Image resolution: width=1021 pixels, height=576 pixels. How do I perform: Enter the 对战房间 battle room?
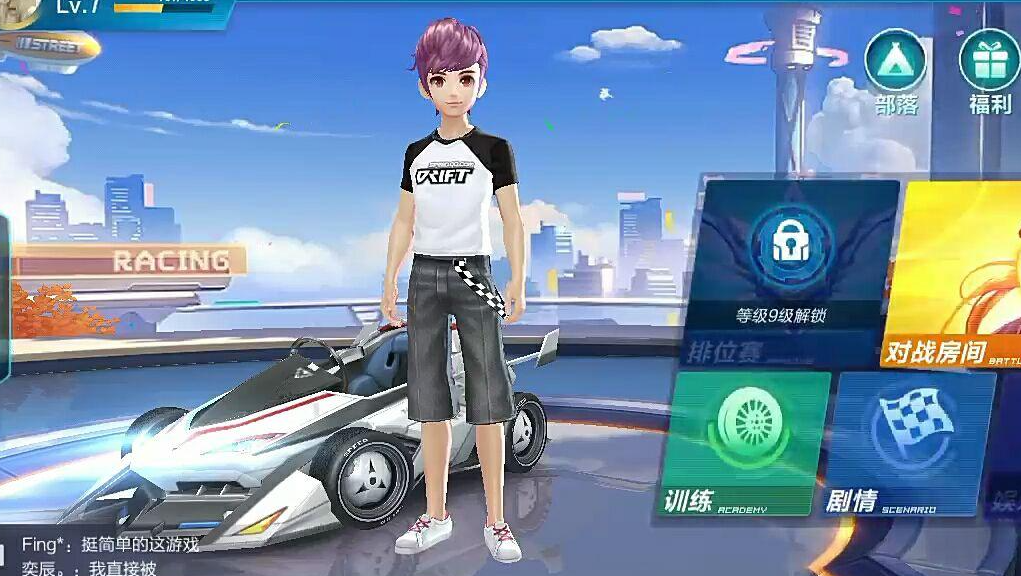click(x=954, y=272)
